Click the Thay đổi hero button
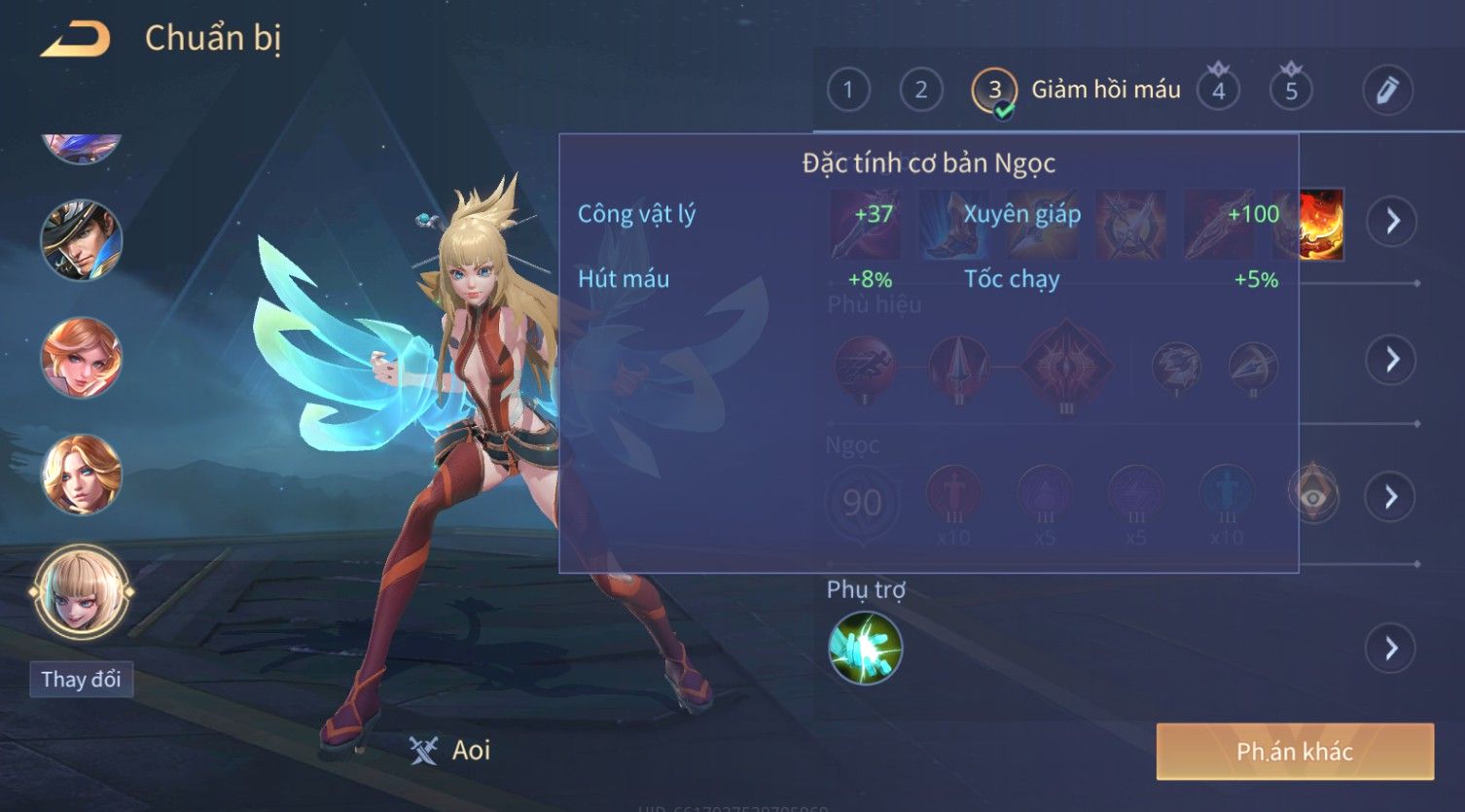The image size is (1465, 812). [81, 679]
